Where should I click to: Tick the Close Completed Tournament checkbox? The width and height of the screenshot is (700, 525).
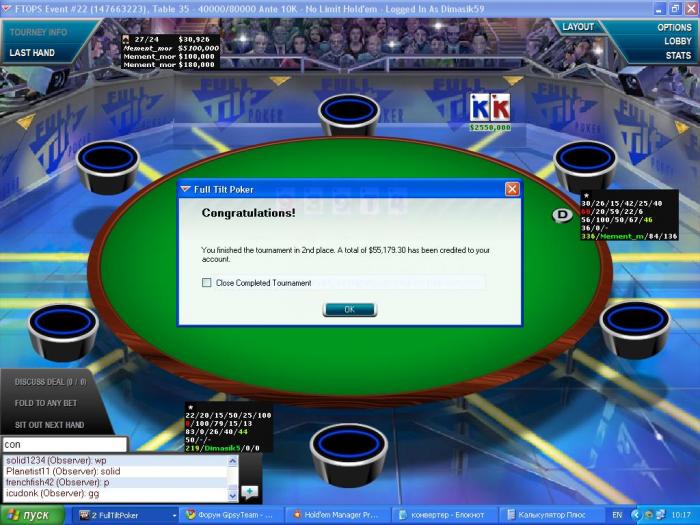[x=207, y=283]
